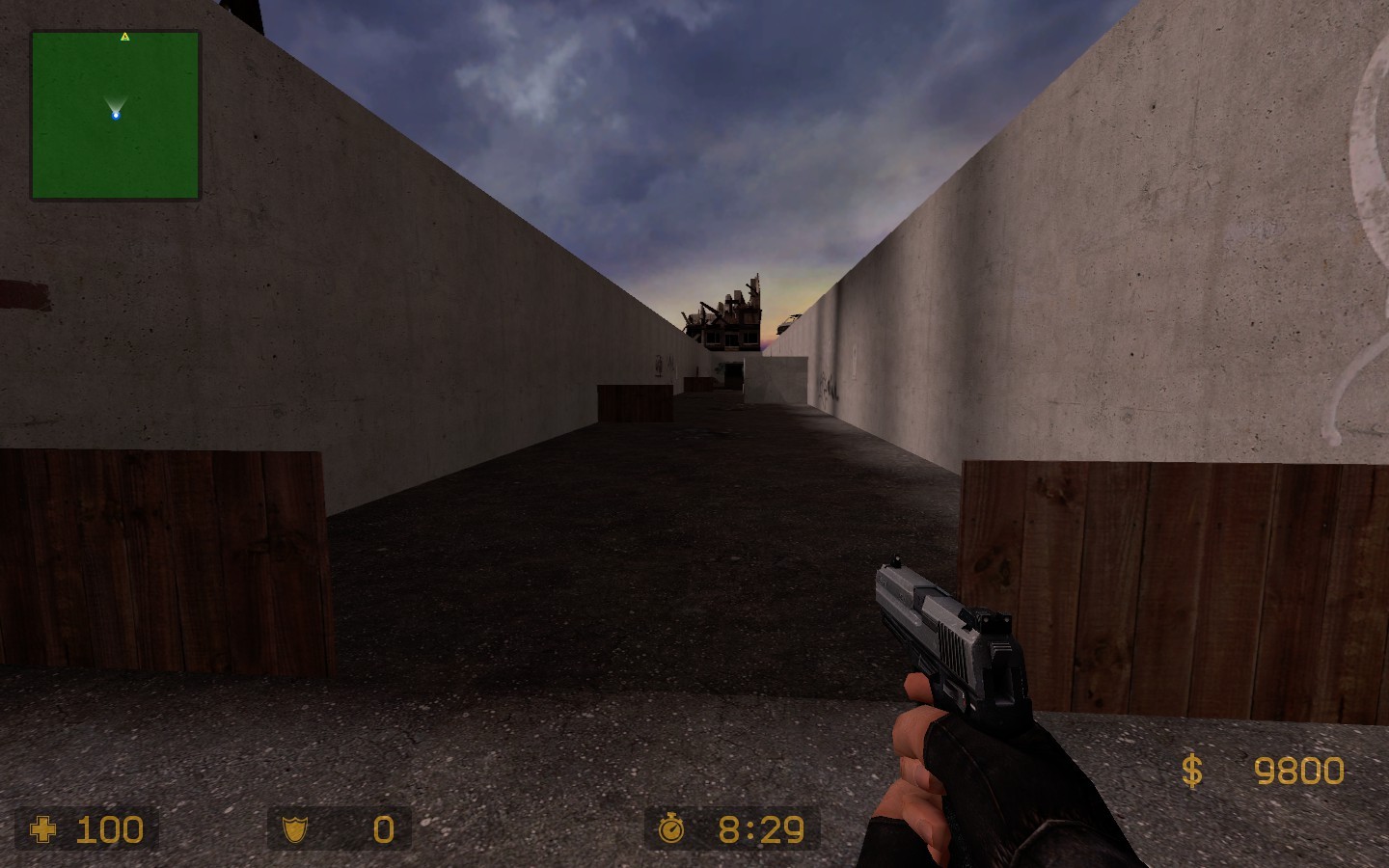1389x868 pixels.
Task: Click the blue player dot on the radar
Action: click(116, 115)
